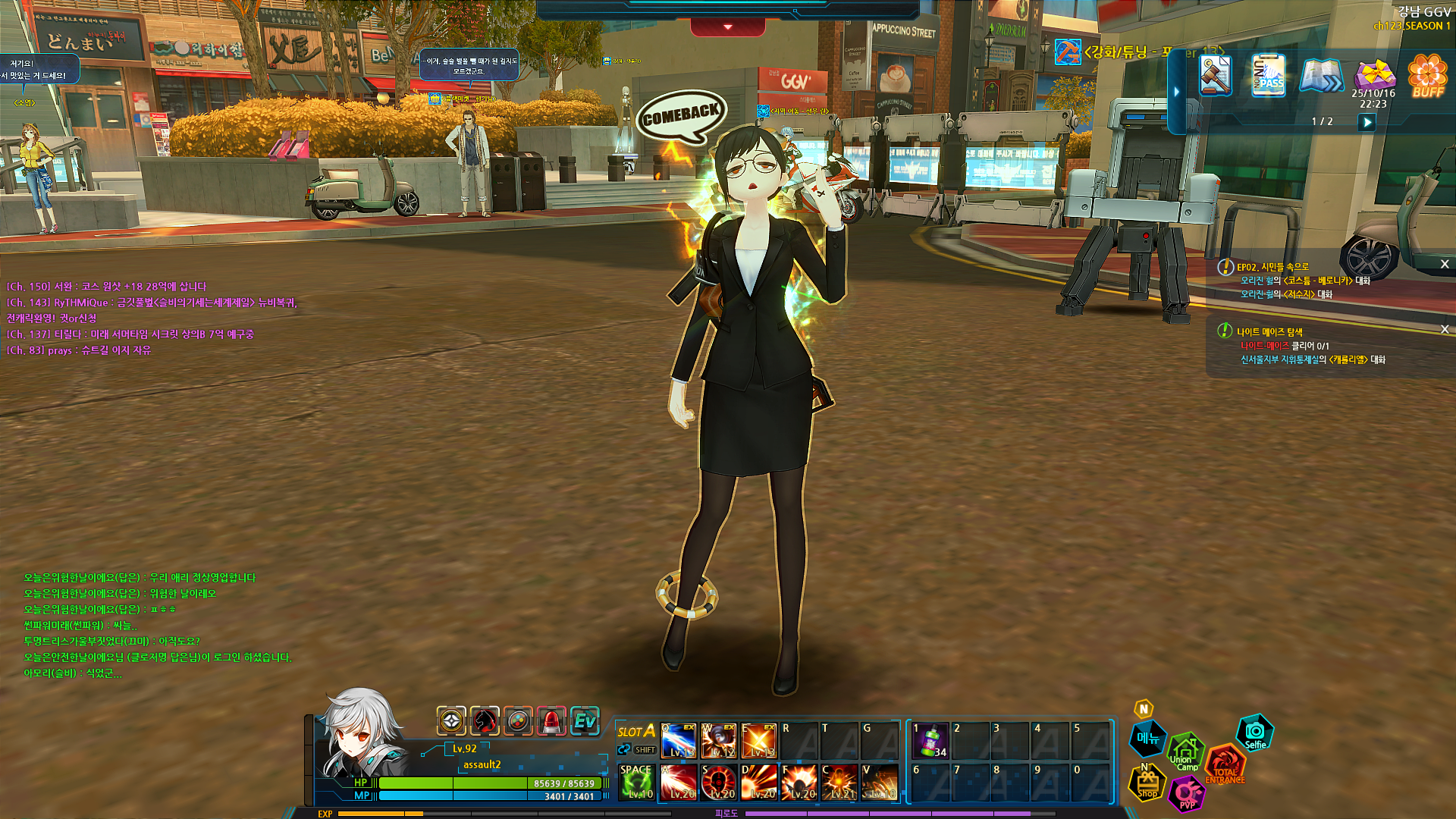Close the 나이트 메이즈 탐색 quest entry
This screenshot has width=1456, height=819.
[x=1445, y=329]
